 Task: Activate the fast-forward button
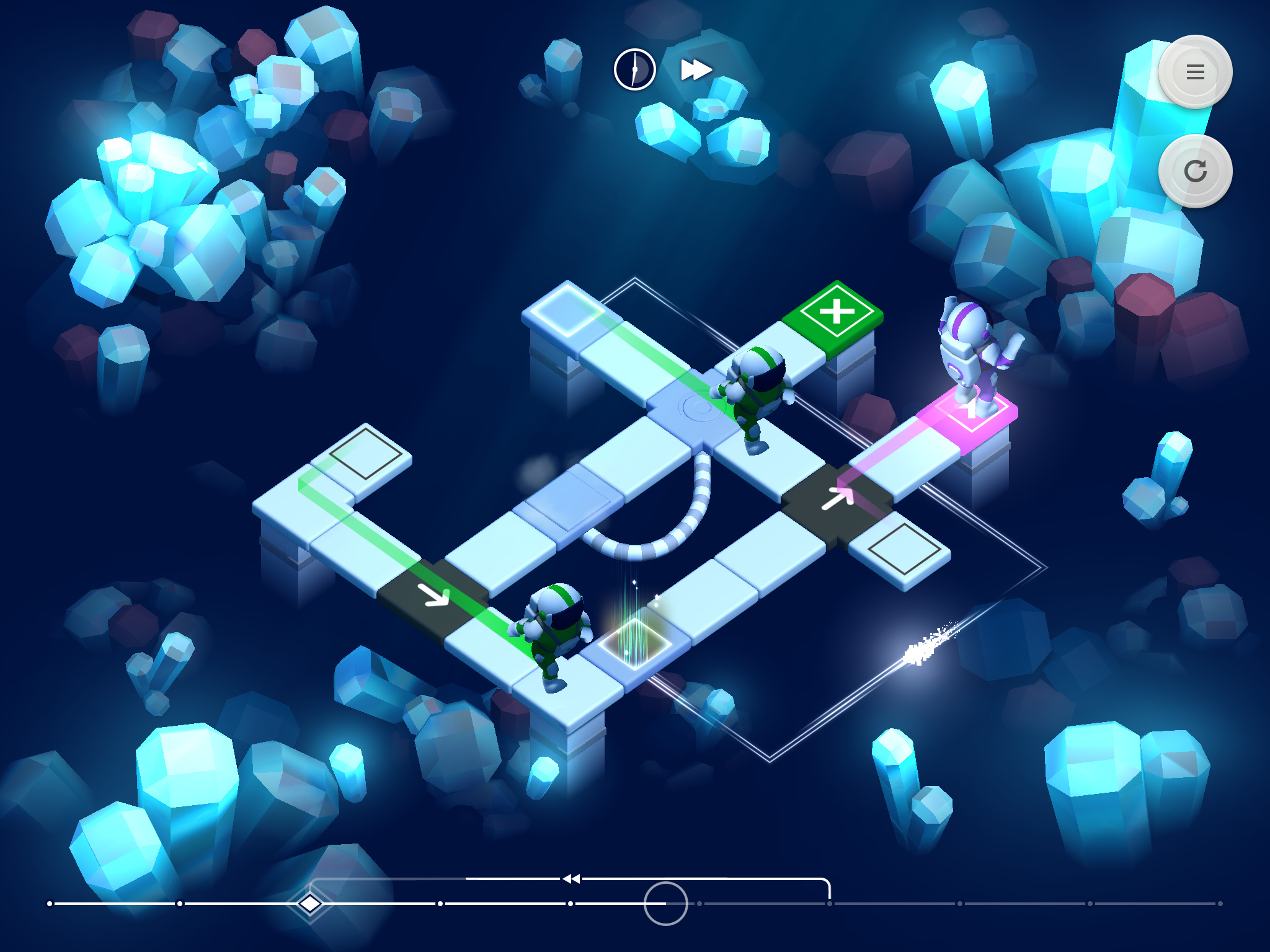(696, 69)
